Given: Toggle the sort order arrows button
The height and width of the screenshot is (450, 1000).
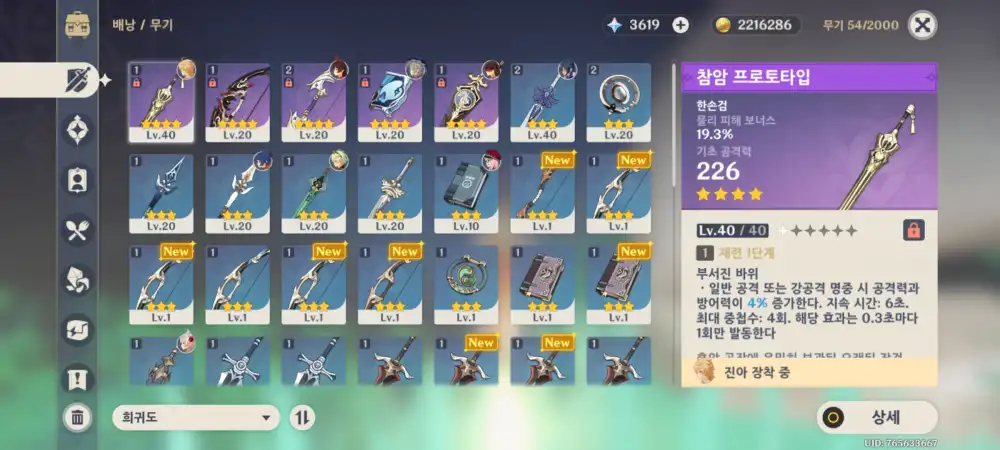Looking at the screenshot, I should [x=301, y=417].
